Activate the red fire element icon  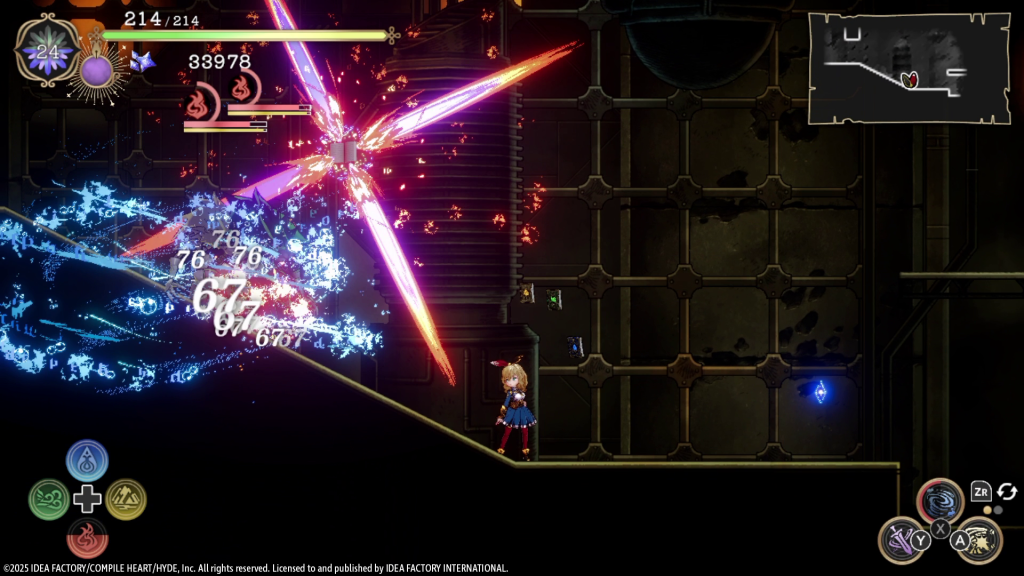(87, 537)
